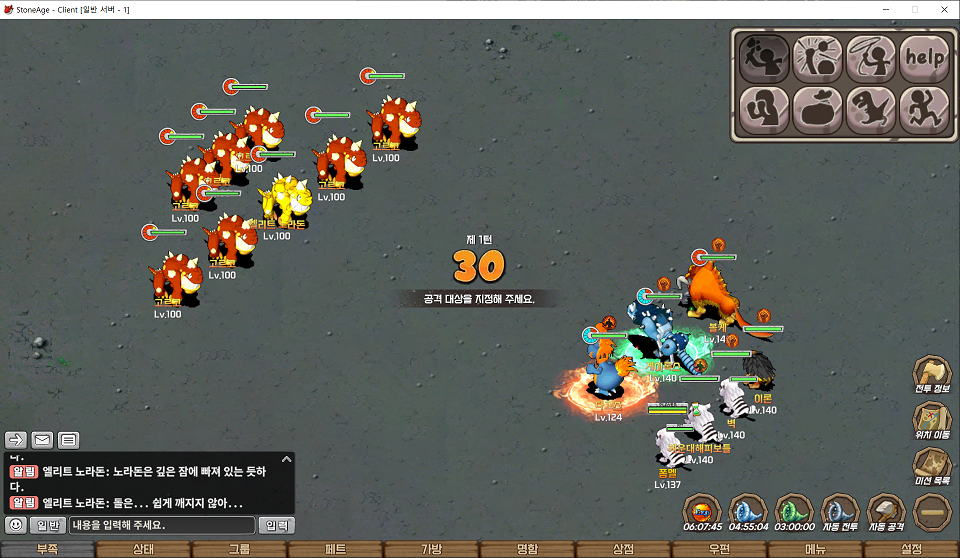Open the 전투 정보 battle info button
The image size is (960, 558).
[932, 373]
